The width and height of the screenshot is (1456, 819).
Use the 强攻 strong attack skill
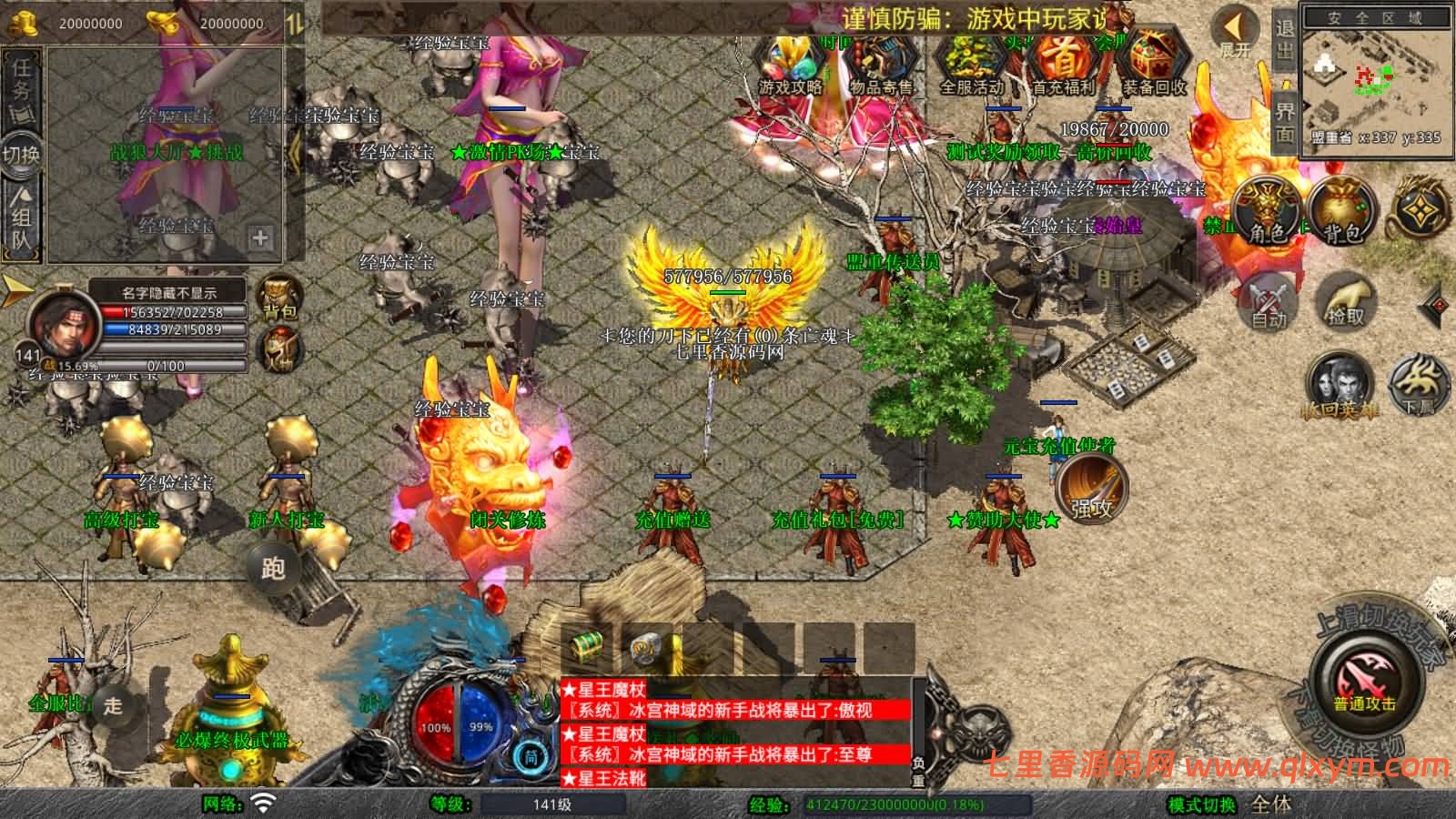click(x=1092, y=489)
